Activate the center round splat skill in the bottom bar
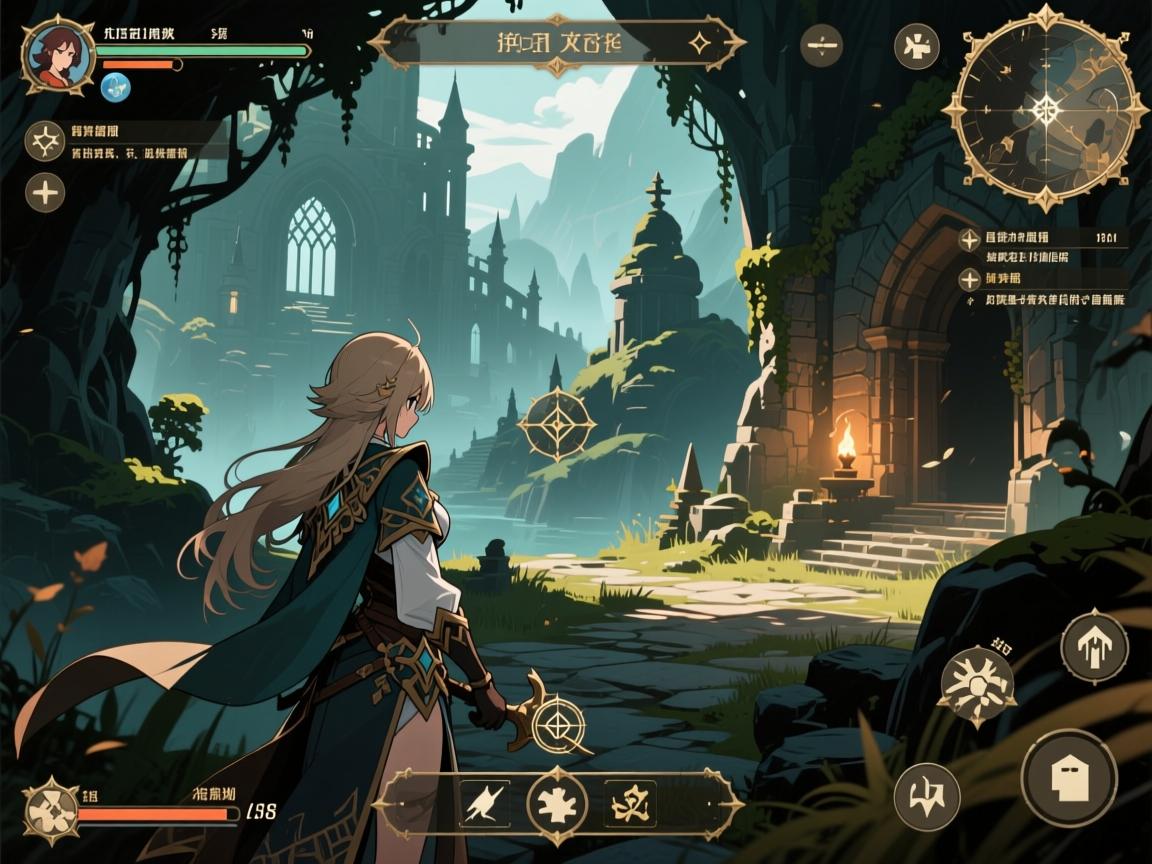Image resolution: width=1152 pixels, height=864 pixels. [557, 803]
